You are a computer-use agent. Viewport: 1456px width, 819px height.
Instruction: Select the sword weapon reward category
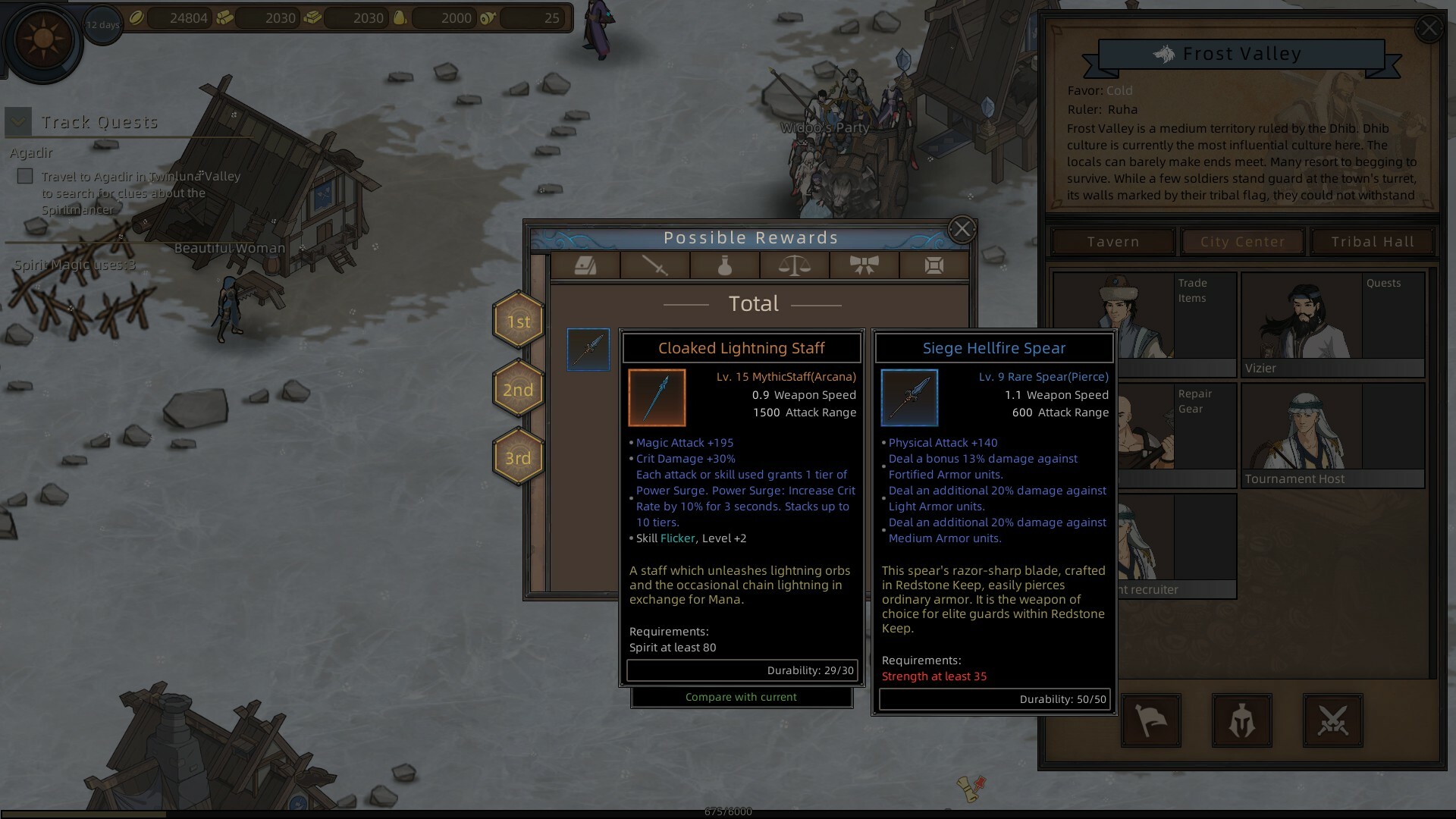click(655, 266)
